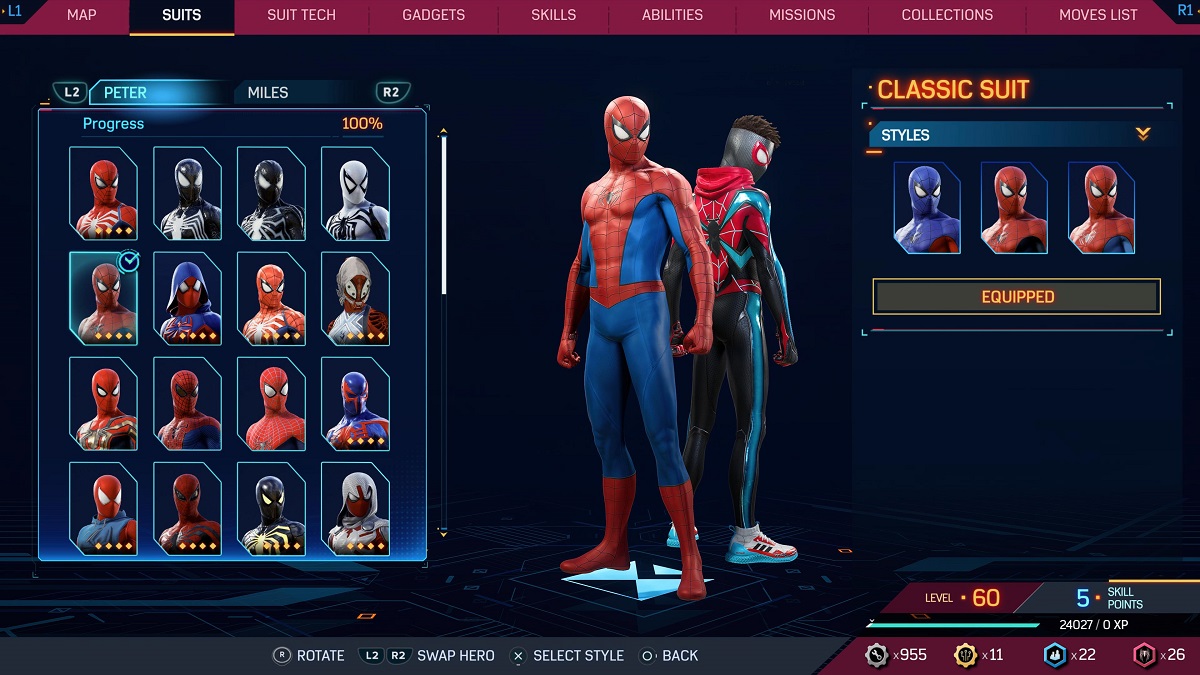The width and height of the screenshot is (1200, 675).
Task: Open the Gadgets tab
Action: point(433,15)
